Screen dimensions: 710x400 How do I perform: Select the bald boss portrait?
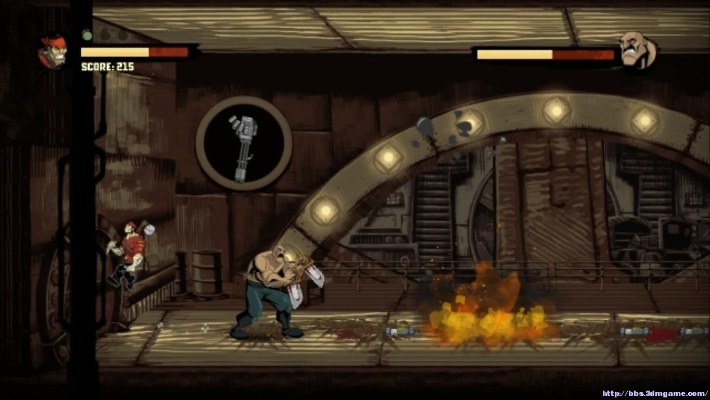pos(634,50)
